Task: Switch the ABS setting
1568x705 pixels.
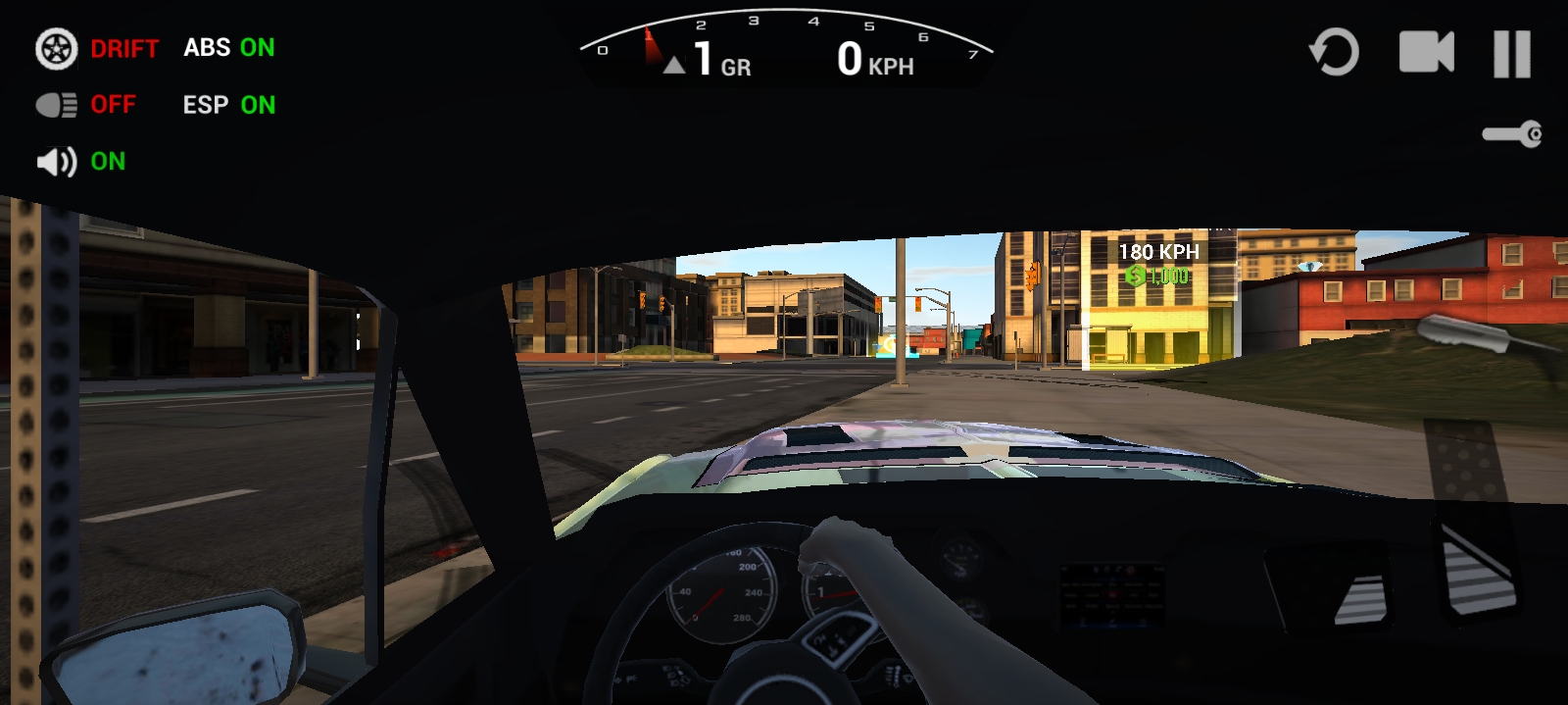Action: click(228, 48)
